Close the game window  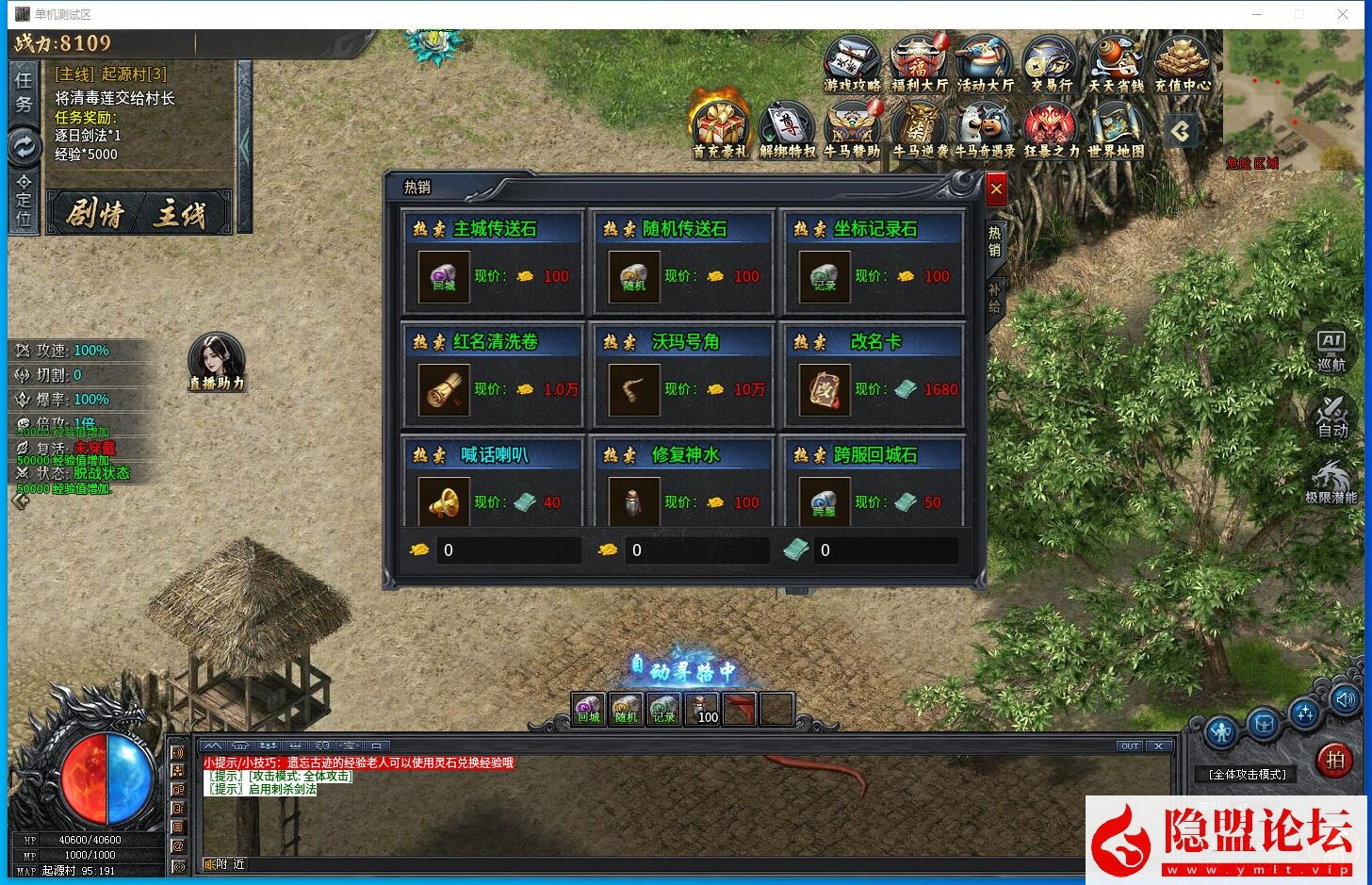pyautogui.click(x=1343, y=14)
